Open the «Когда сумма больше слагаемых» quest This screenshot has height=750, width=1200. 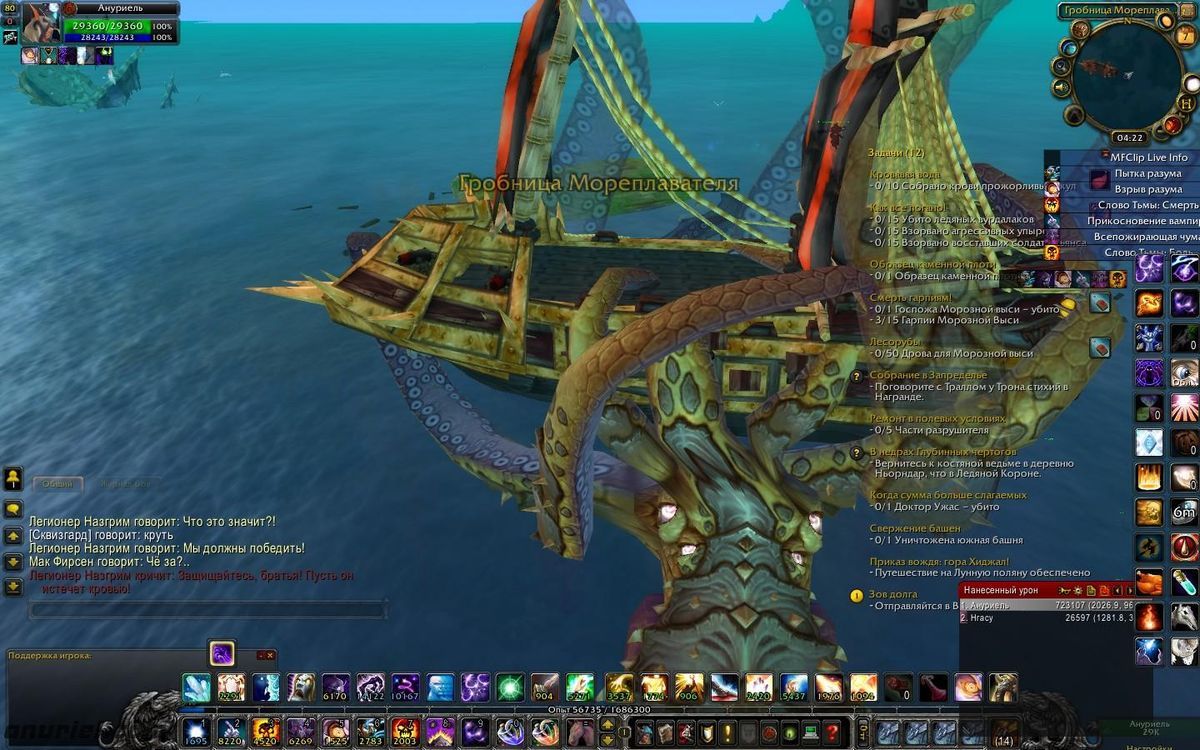(x=947, y=495)
